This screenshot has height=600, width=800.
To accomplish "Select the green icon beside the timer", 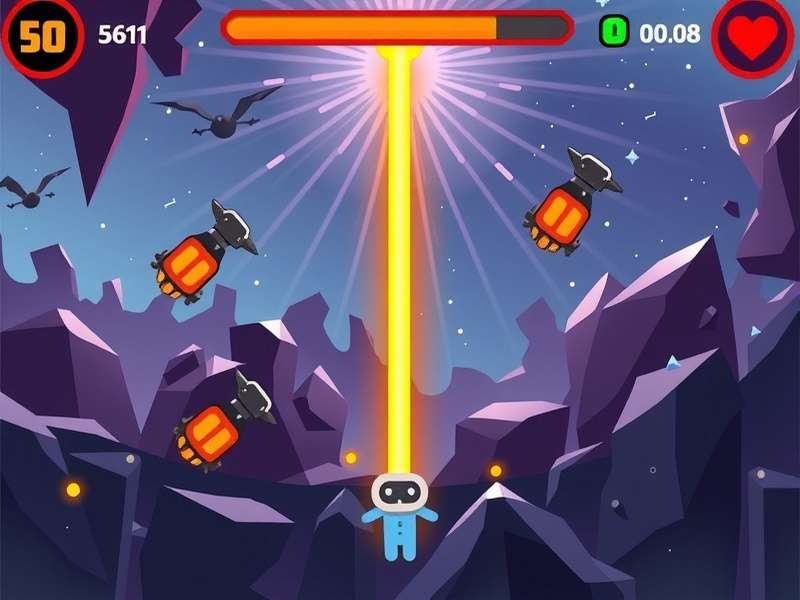I will point(614,32).
